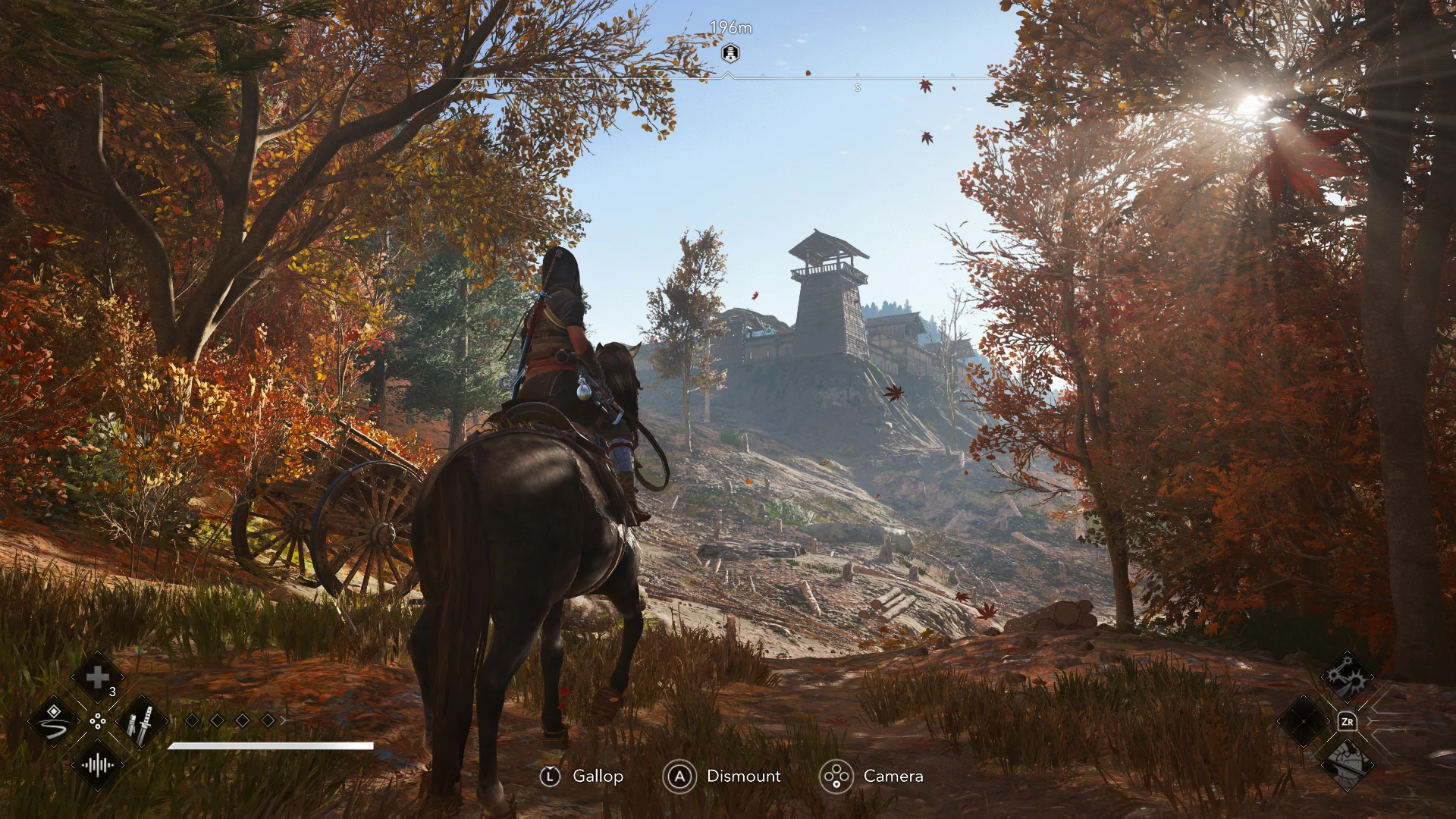
Task: Click the katana weapon swap icon
Action: click(x=143, y=723)
